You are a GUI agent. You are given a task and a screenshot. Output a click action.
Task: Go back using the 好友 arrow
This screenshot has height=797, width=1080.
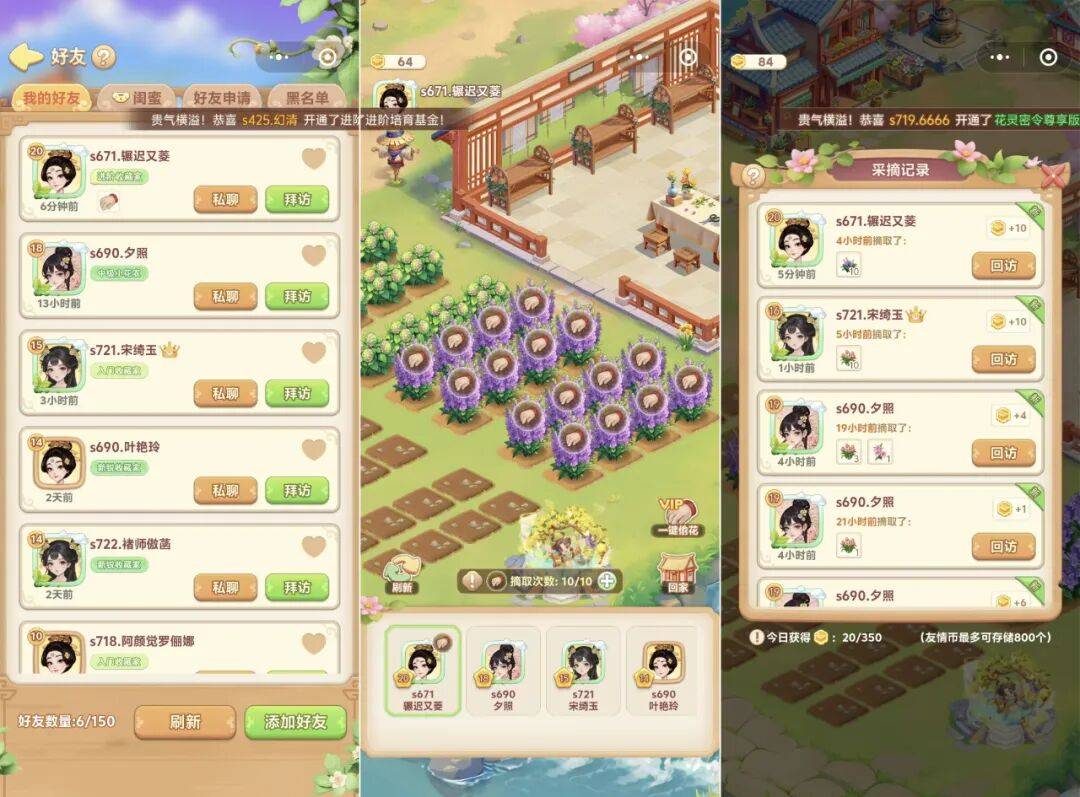tap(26, 57)
